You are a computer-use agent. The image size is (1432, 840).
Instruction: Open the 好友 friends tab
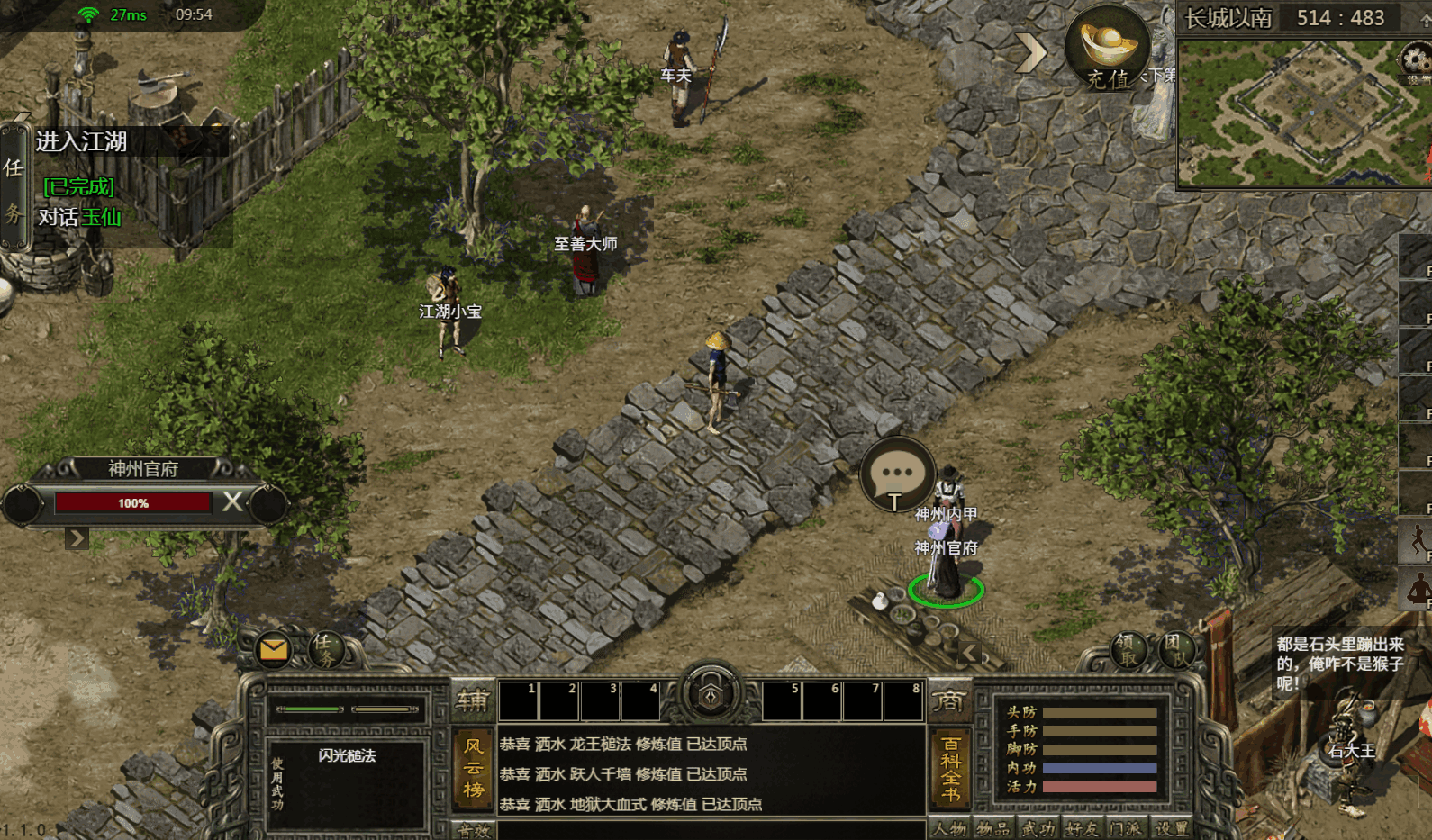click(x=1083, y=829)
